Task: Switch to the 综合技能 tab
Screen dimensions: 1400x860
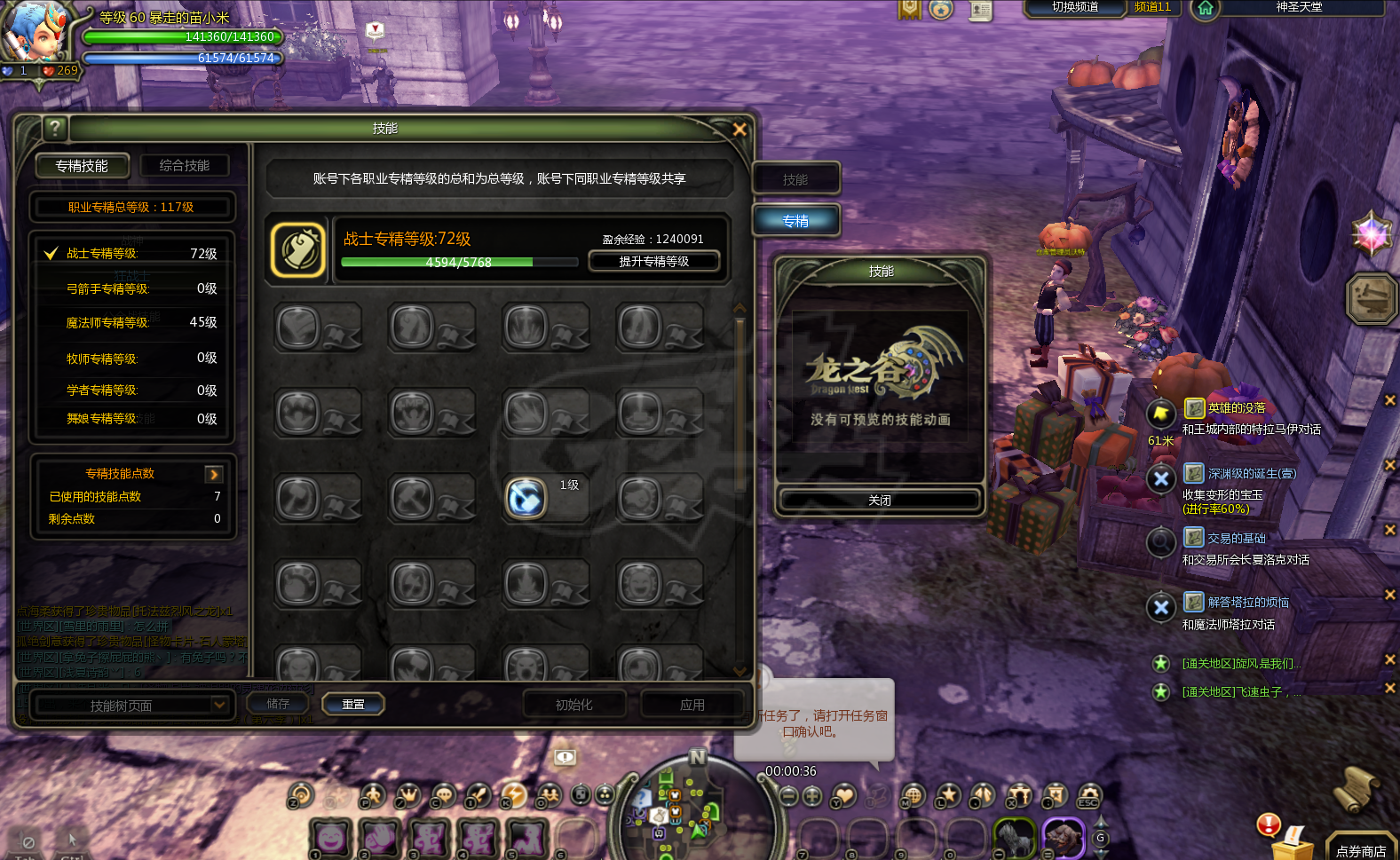Action: click(185, 165)
